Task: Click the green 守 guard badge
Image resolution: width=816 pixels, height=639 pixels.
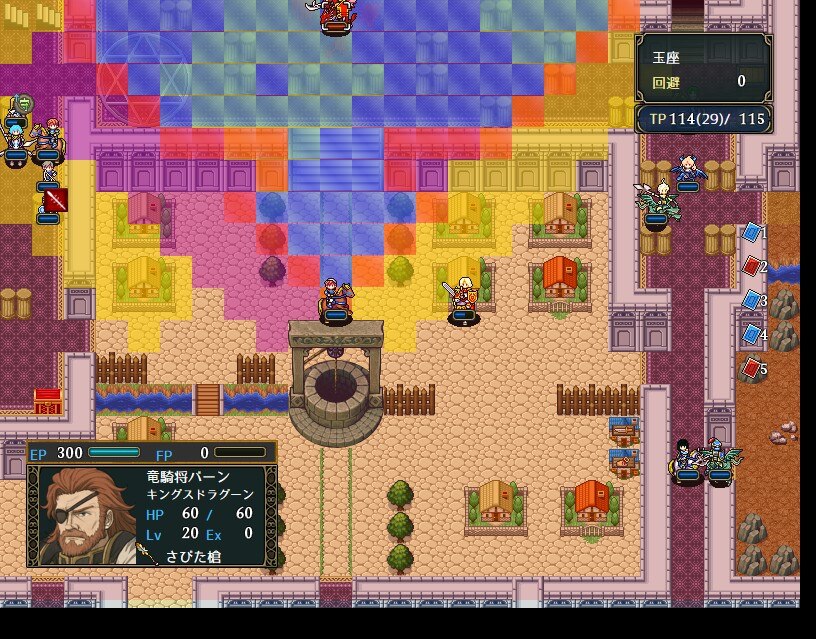Action: point(22,101)
